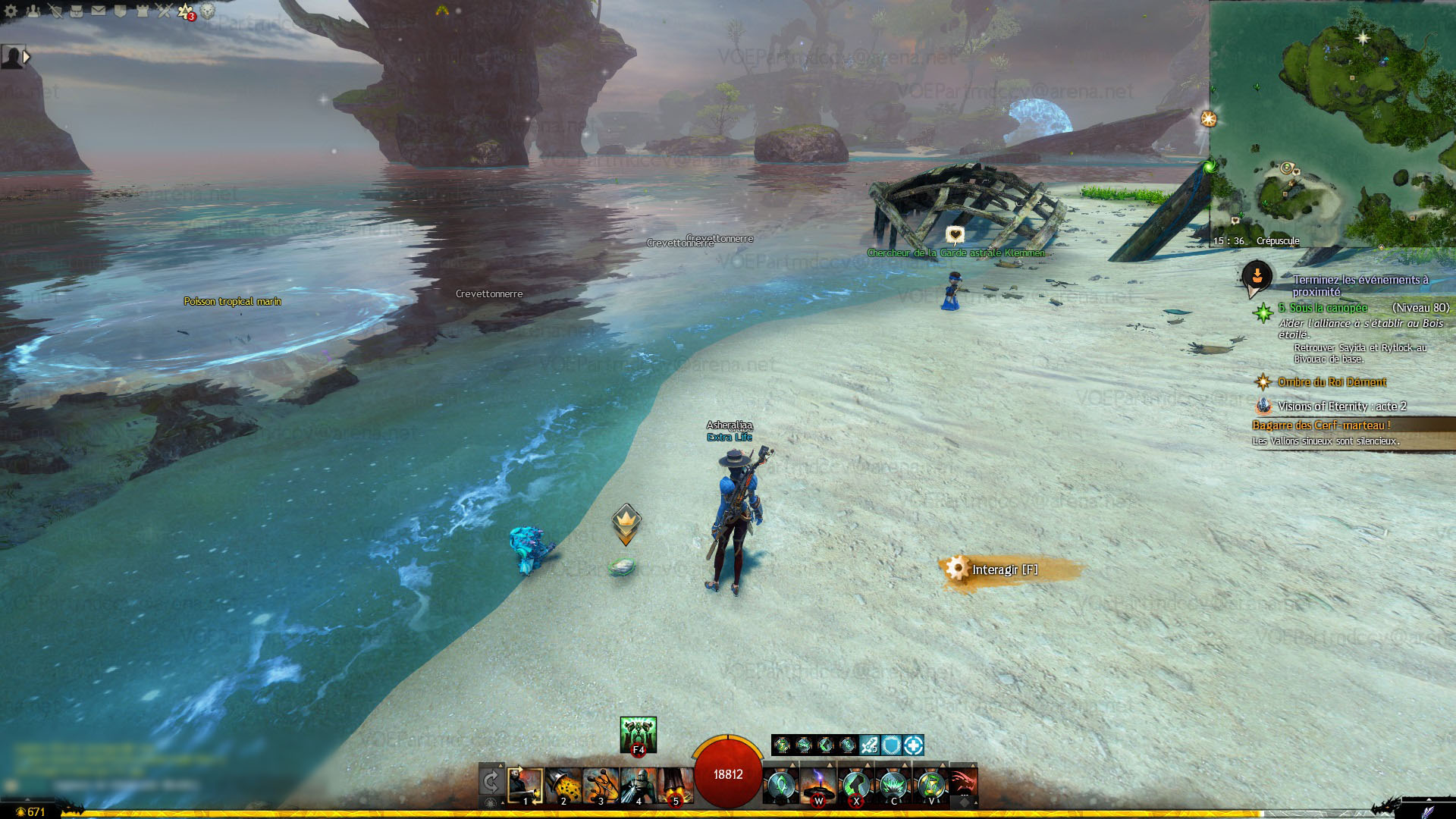Viewport: 1456px width, 819px height.
Task: Open the PvP crossed swords icon
Action: click(164, 11)
